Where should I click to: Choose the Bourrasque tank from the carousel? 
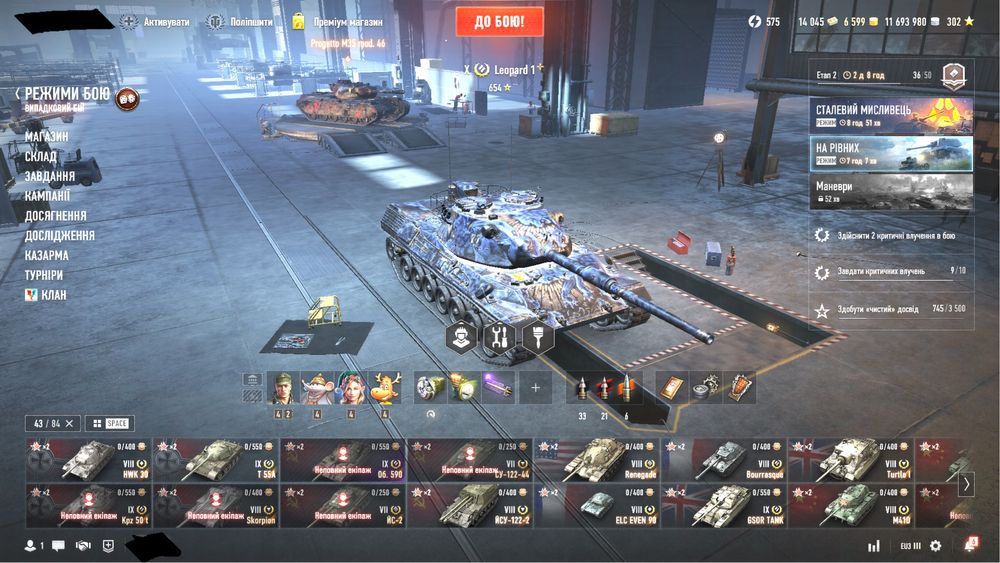click(724, 460)
